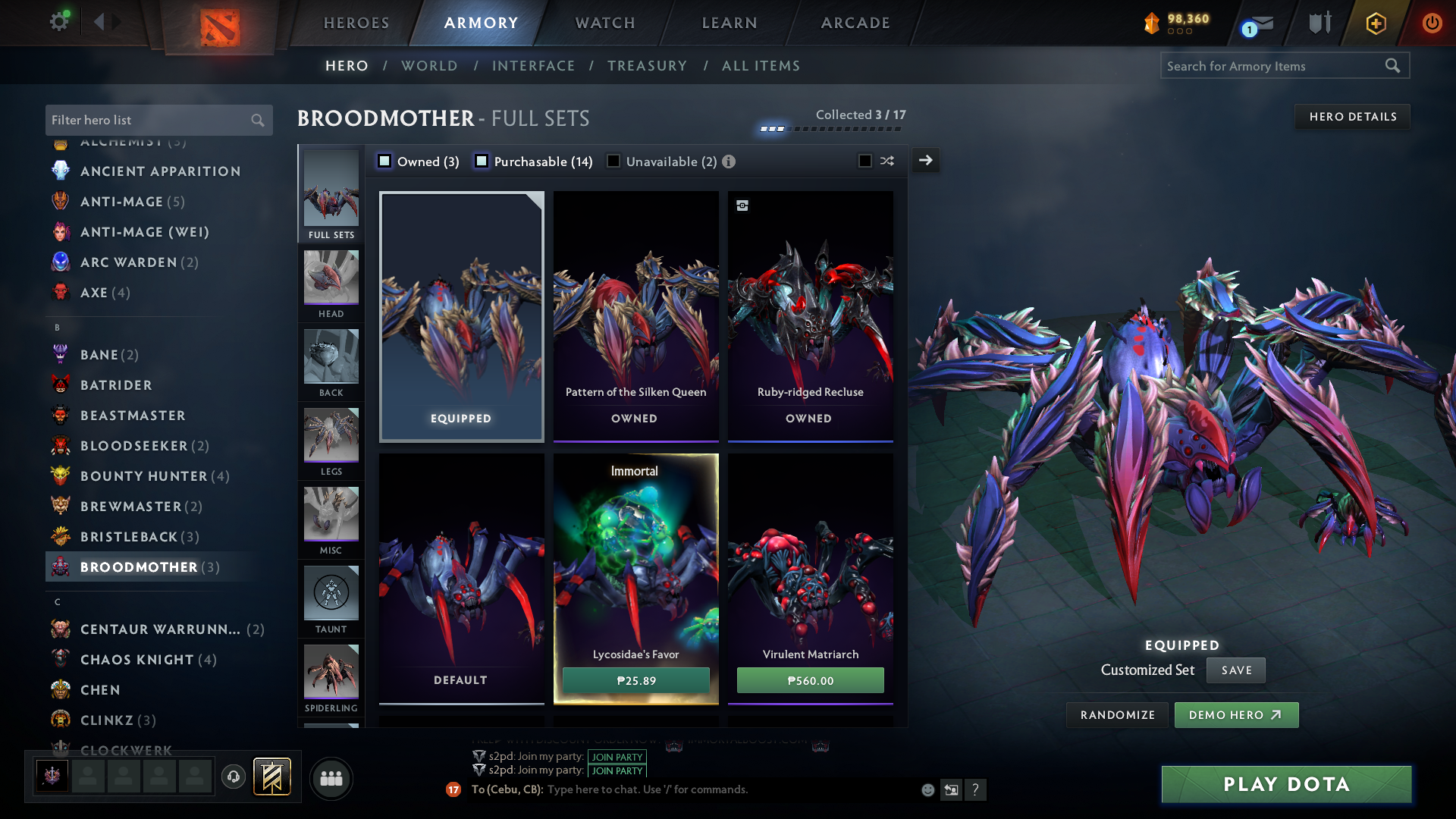Screen dimensions: 1456x819
Task: Randomize the equipped Broodmother items
Action: 1117,715
